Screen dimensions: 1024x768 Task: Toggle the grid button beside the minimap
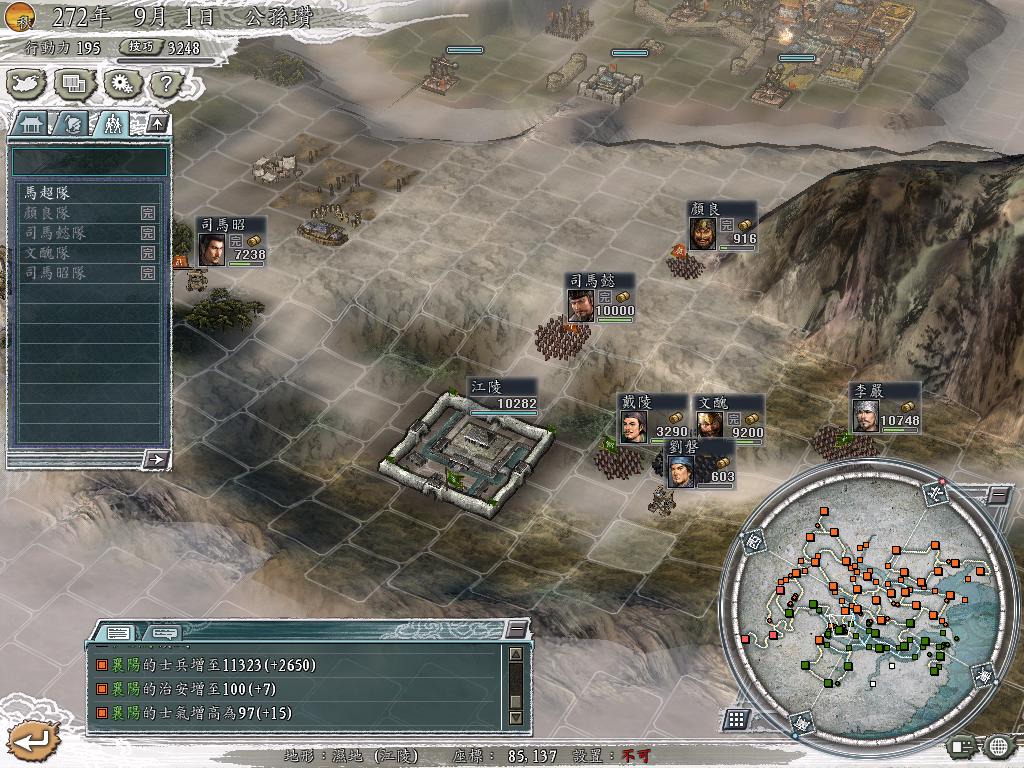pyautogui.click(x=737, y=718)
